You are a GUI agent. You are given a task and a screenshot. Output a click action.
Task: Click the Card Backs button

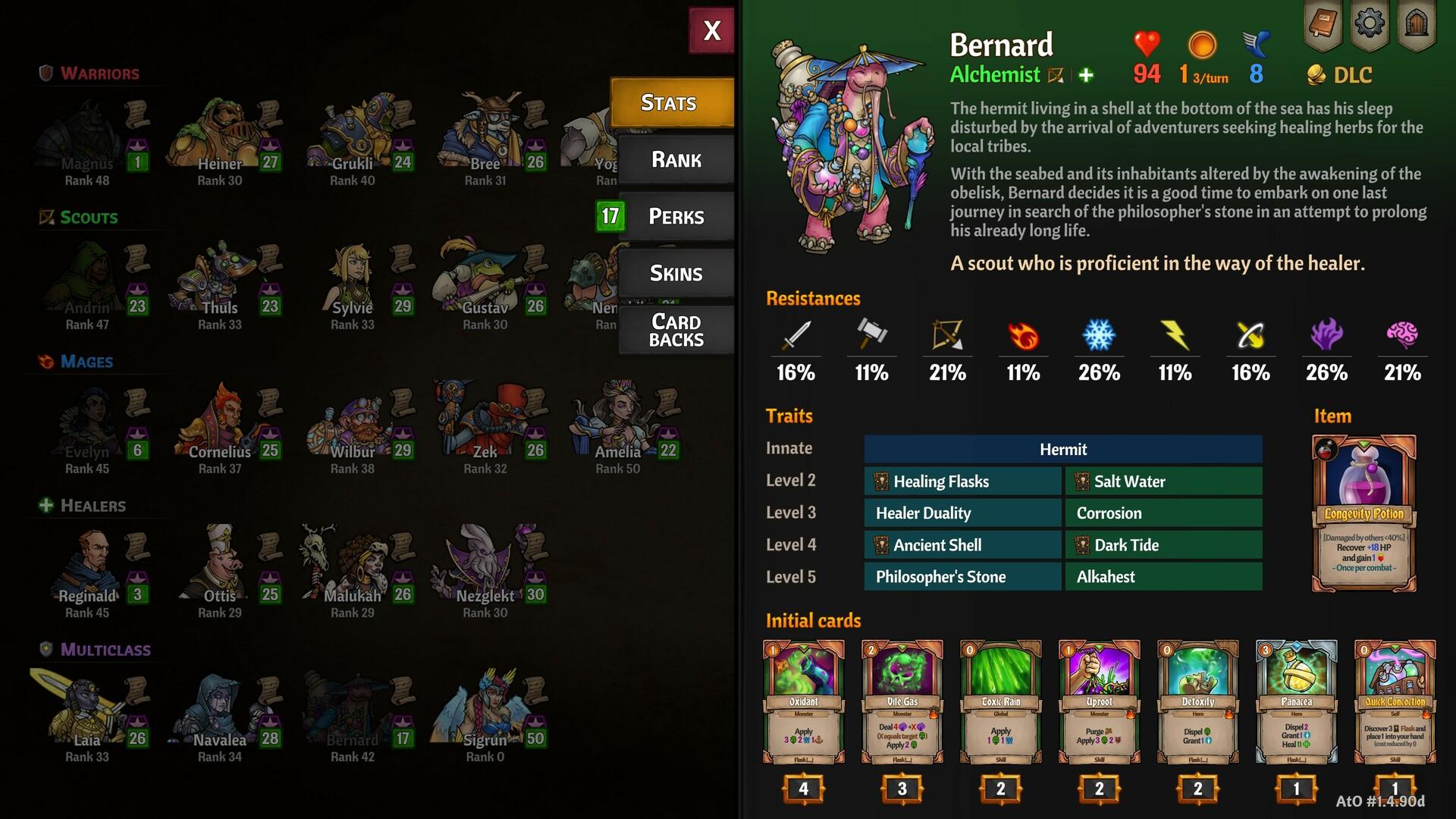click(x=676, y=331)
